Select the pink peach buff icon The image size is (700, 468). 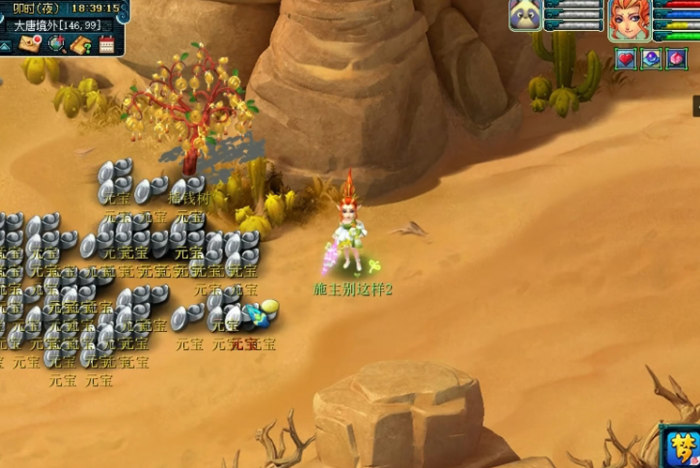point(677,59)
